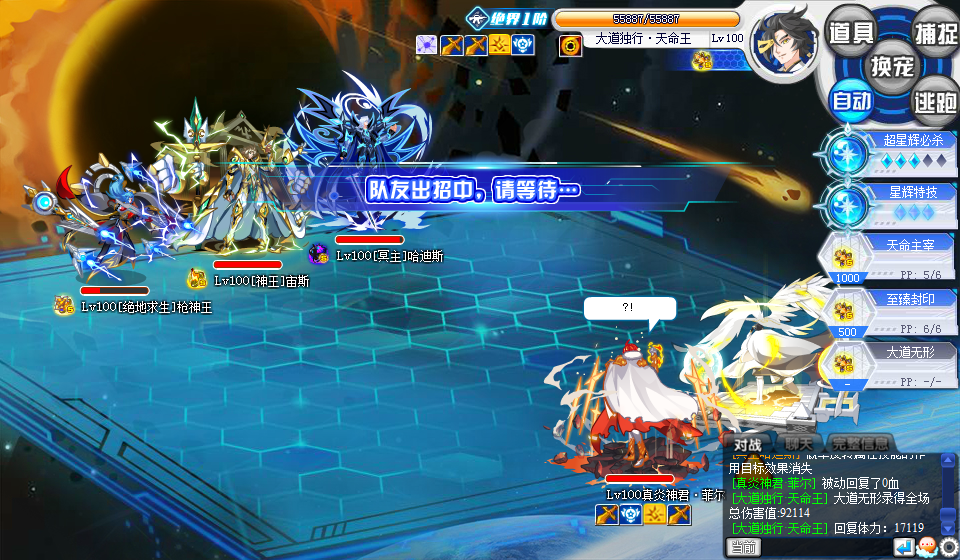The width and height of the screenshot is (960, 560).
Task: Click 逃跑 to flee the battle
Action: pyautogui.click(x=935, y=101)
